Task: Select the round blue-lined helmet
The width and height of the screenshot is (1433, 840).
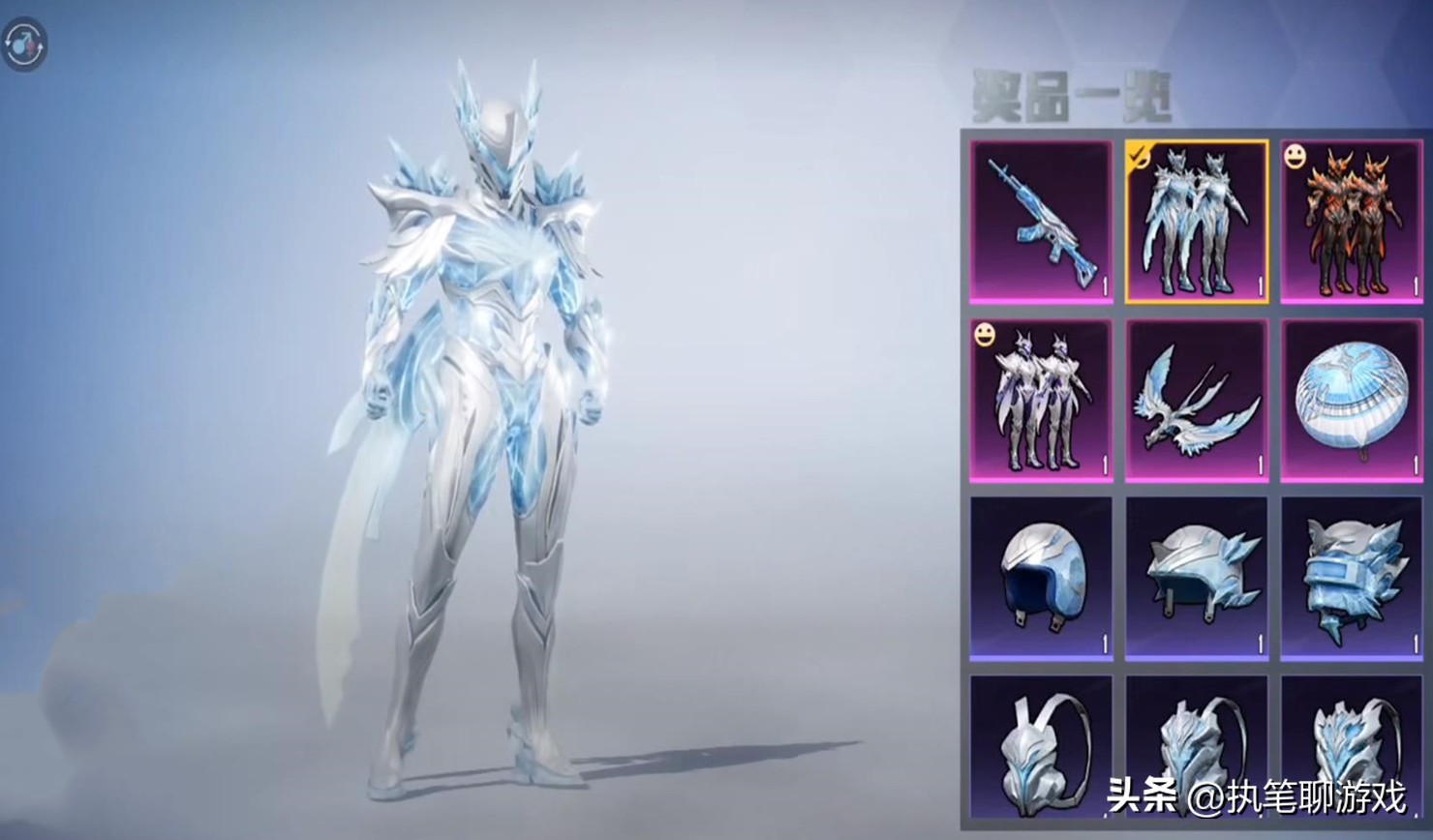Action: click(x=1041, y=578)
